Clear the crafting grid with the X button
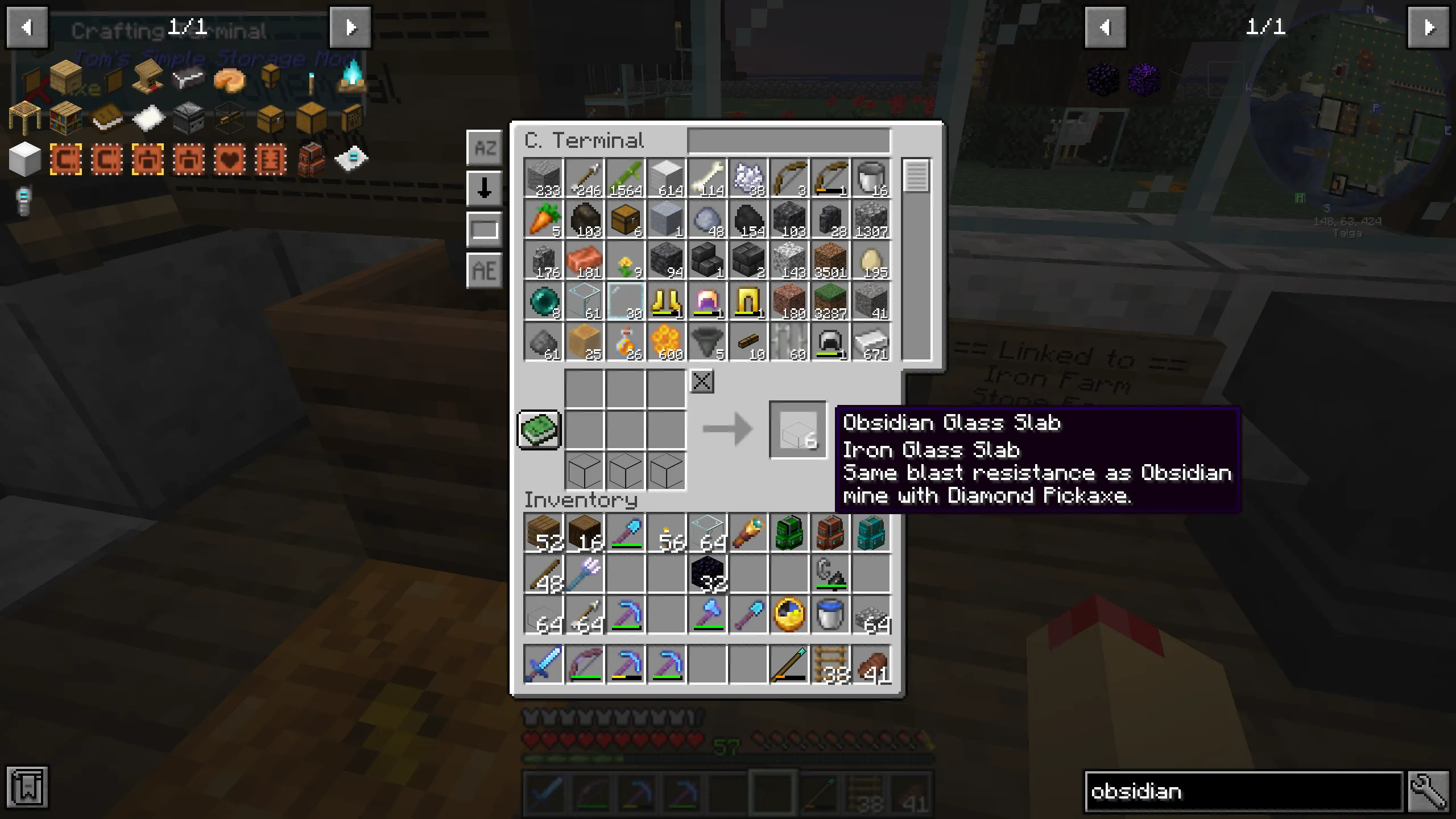Viewport: 1456px width, 819px height. point(702,381)
